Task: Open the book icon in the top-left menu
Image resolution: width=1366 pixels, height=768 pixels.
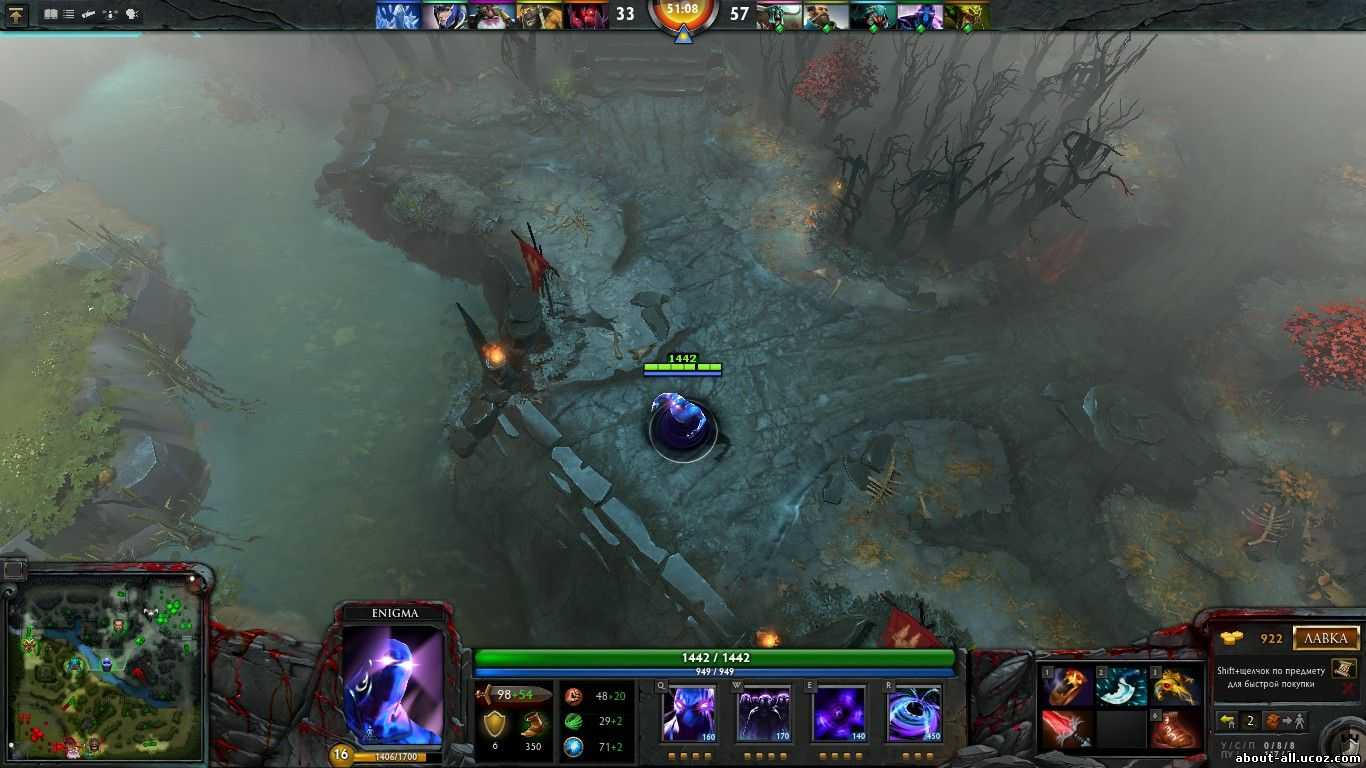Action: pos(50,15)
